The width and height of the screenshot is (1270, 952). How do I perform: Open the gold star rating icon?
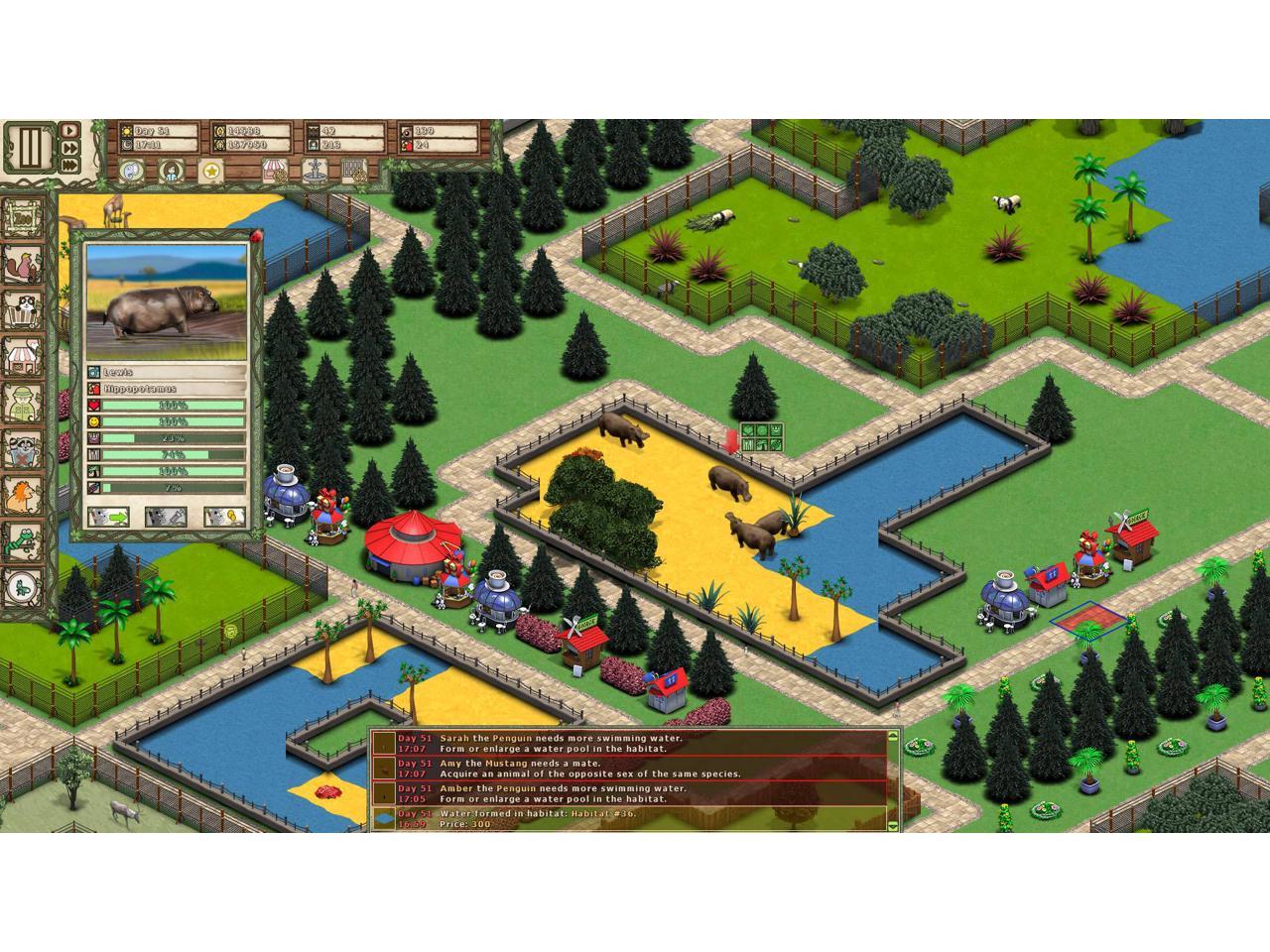pyautogui.click(x=211, y=172)
